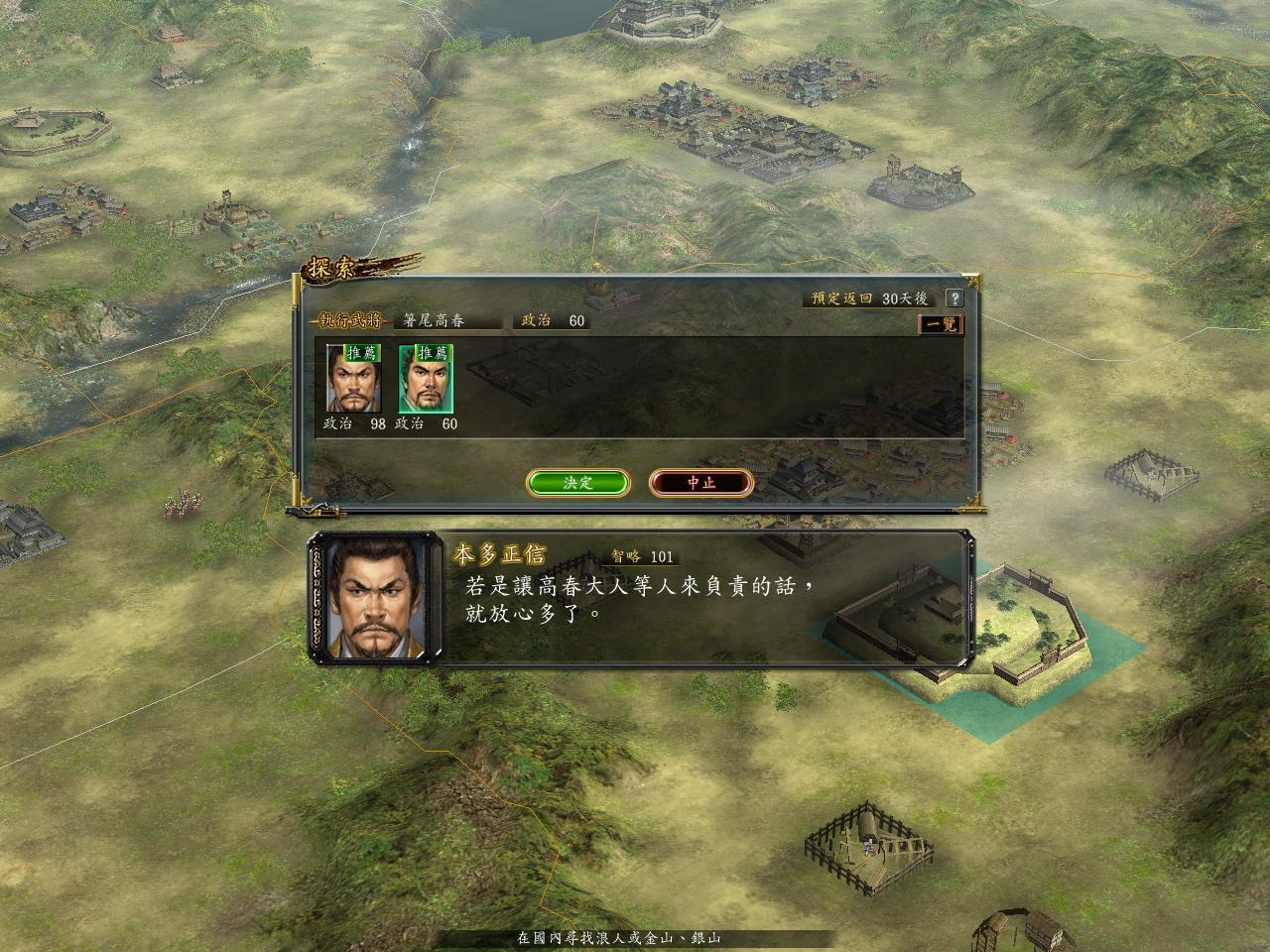Click the question mark help button
Viewport: 1270px width, 952px height.
pos(953,297)
